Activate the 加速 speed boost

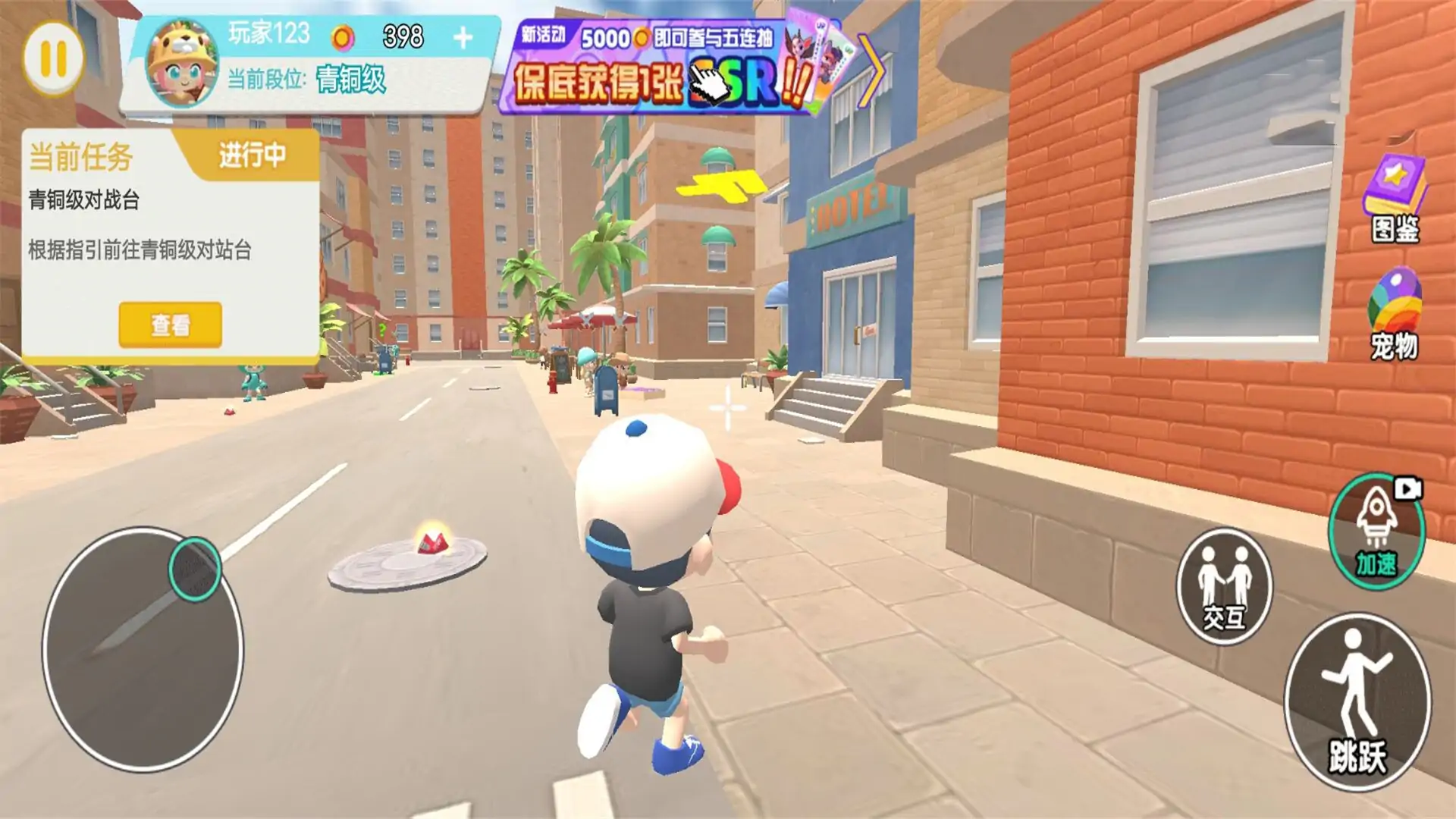pyautogui.click(x=1376, y=531)
